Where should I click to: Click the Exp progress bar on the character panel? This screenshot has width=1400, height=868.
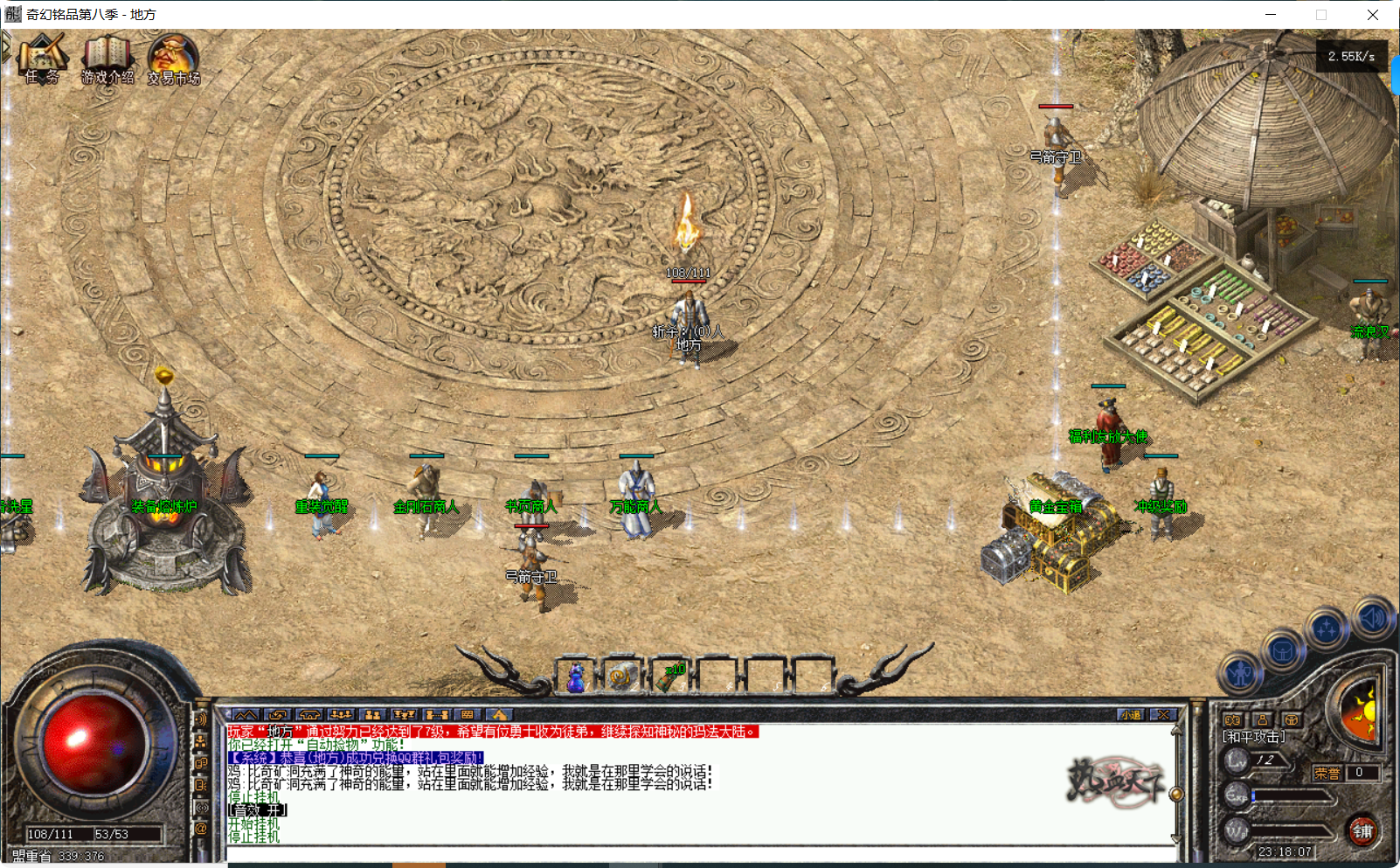pyautogui.click(x=1290, y=795)
